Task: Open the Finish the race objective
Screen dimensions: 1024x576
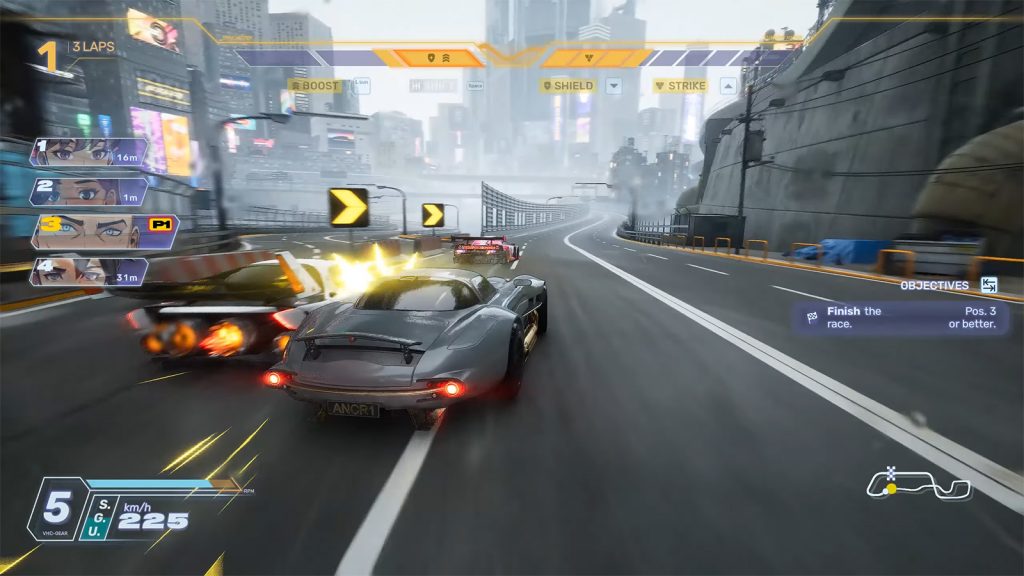Action: pos(902,318)
